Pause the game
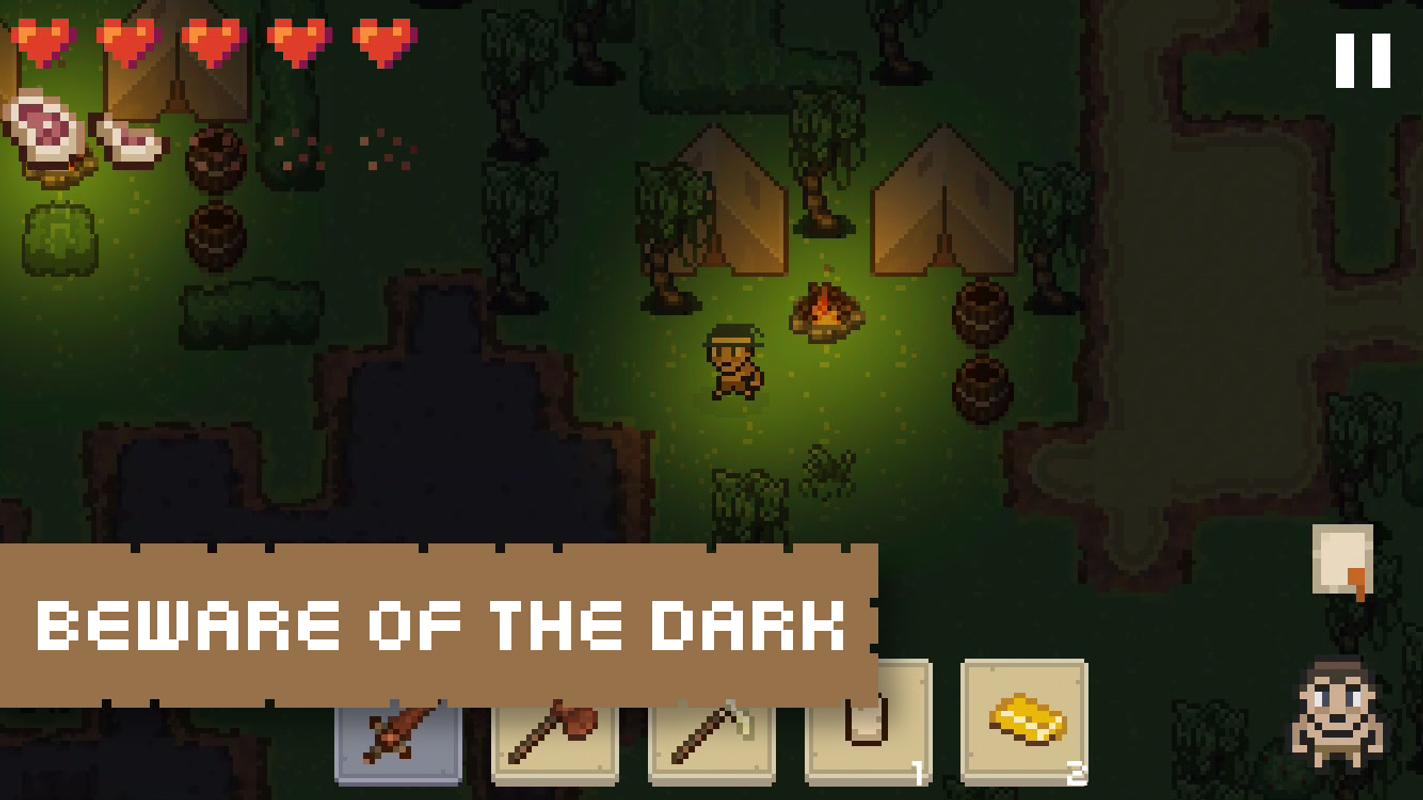 (x=1362, y=61)
